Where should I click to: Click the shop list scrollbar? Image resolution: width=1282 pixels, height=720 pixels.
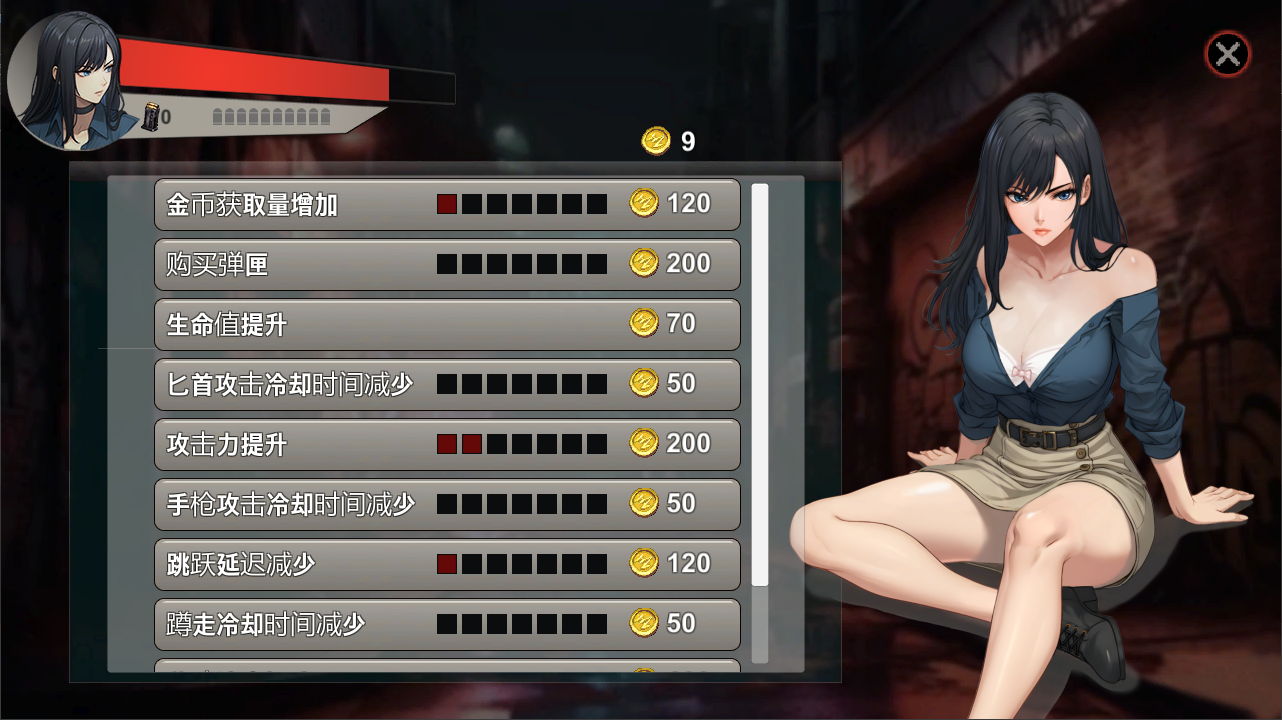click(x=760, y=385)
